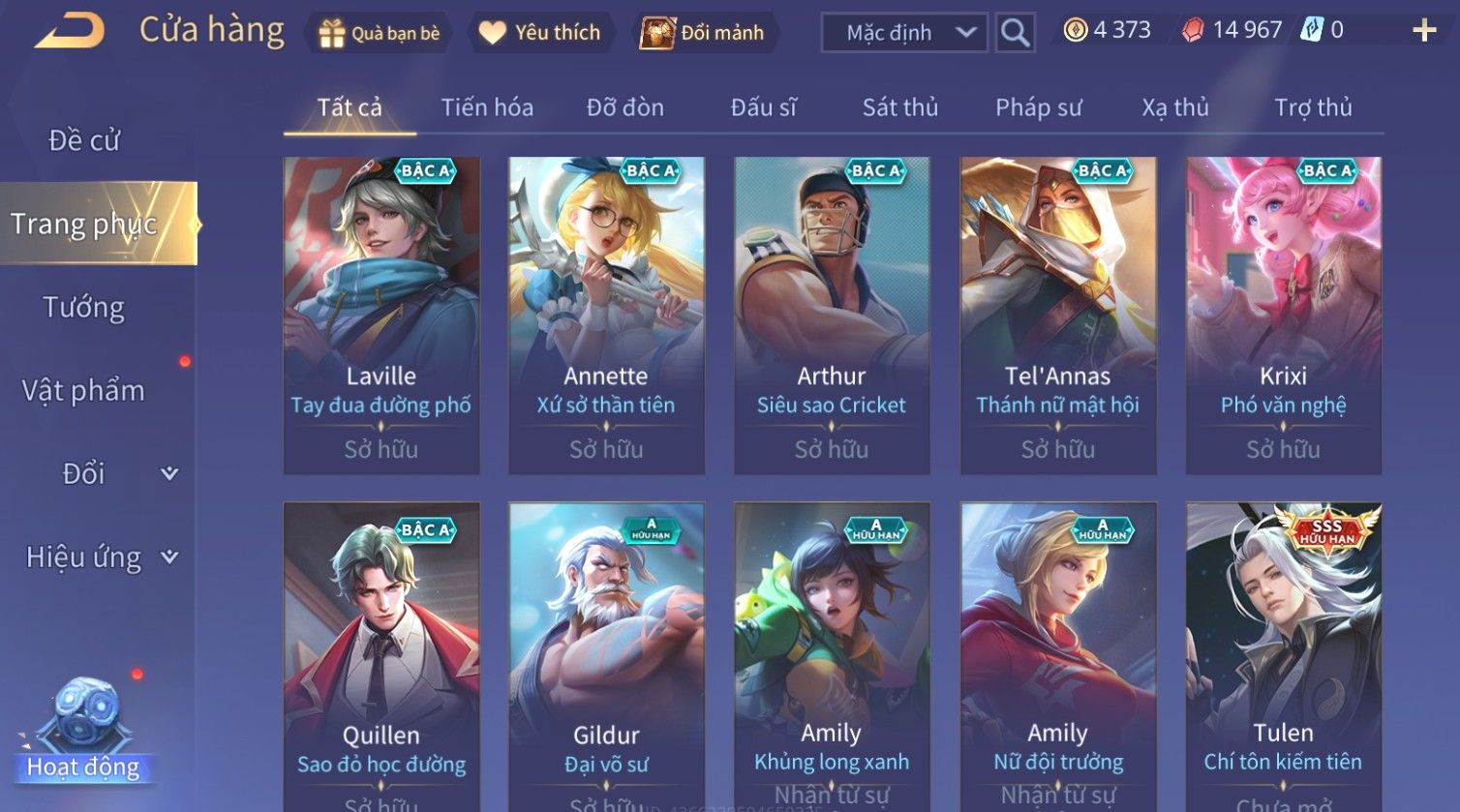This screenshot has height=812, width=1460.
Task: Open the Đề cử sidebar section
Action: pos(84,140)
